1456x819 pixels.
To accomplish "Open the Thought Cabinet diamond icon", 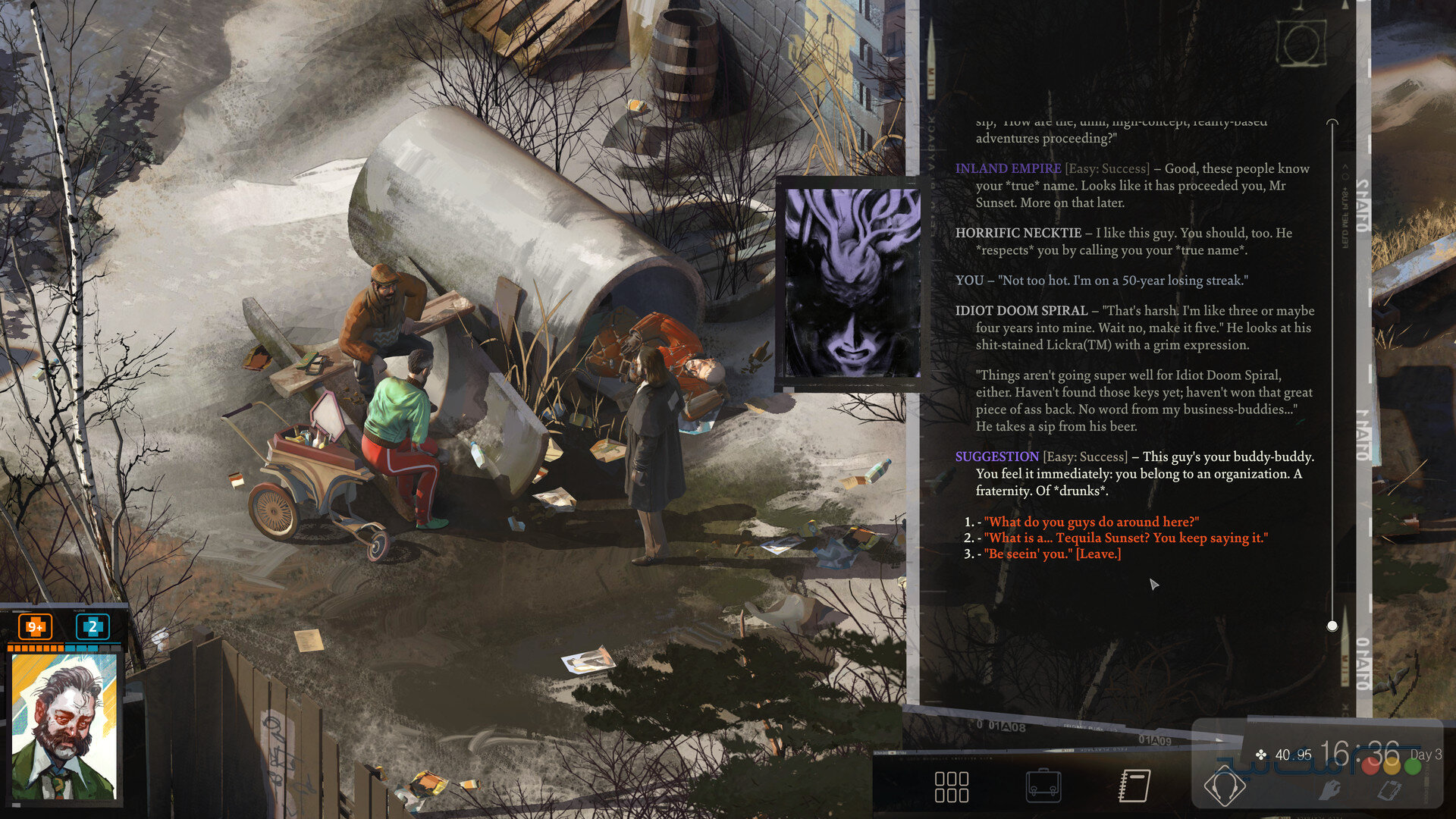I will pos(1226,786).
